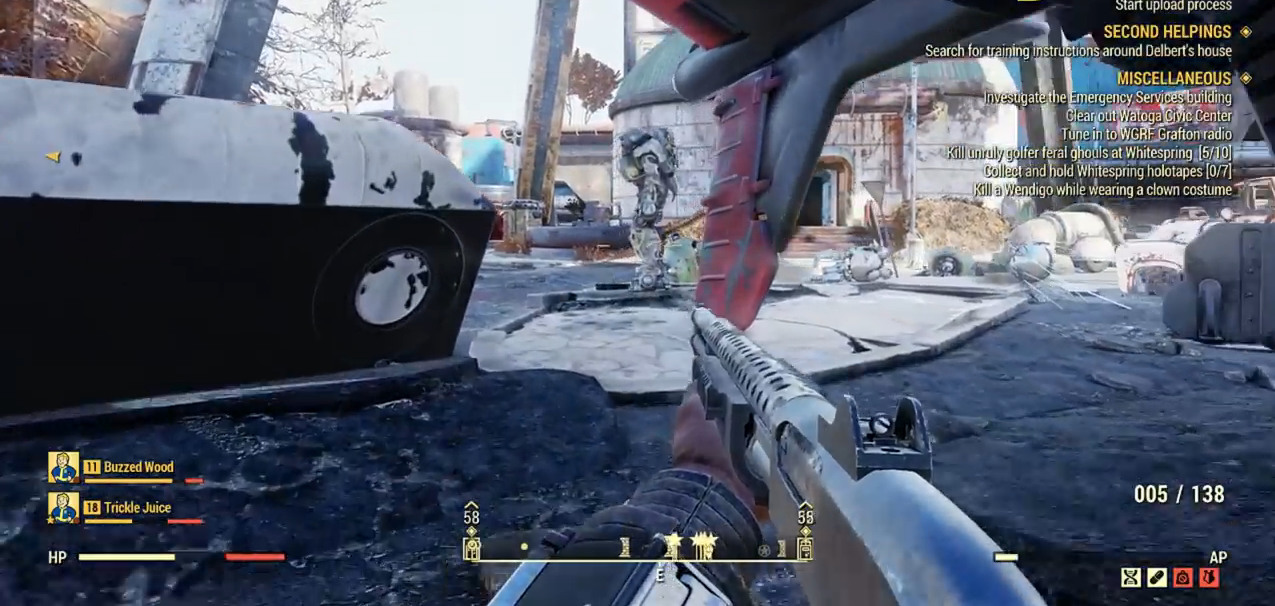The image size is (1275, 606).
Task: Click the left-end compass location marker
Action: pyautogui.click(x=471, y=547)
